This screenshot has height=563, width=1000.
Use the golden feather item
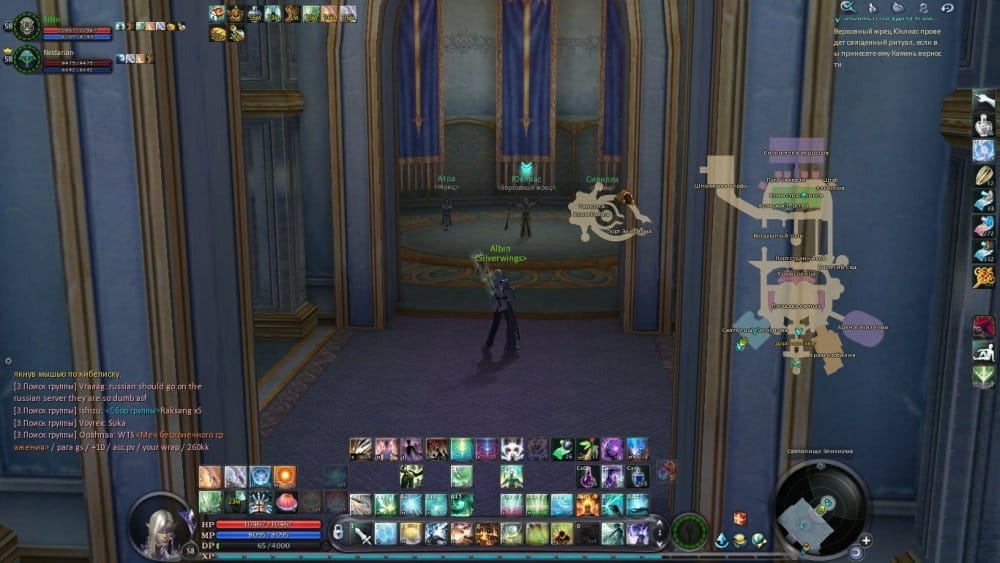coord(984,175)
